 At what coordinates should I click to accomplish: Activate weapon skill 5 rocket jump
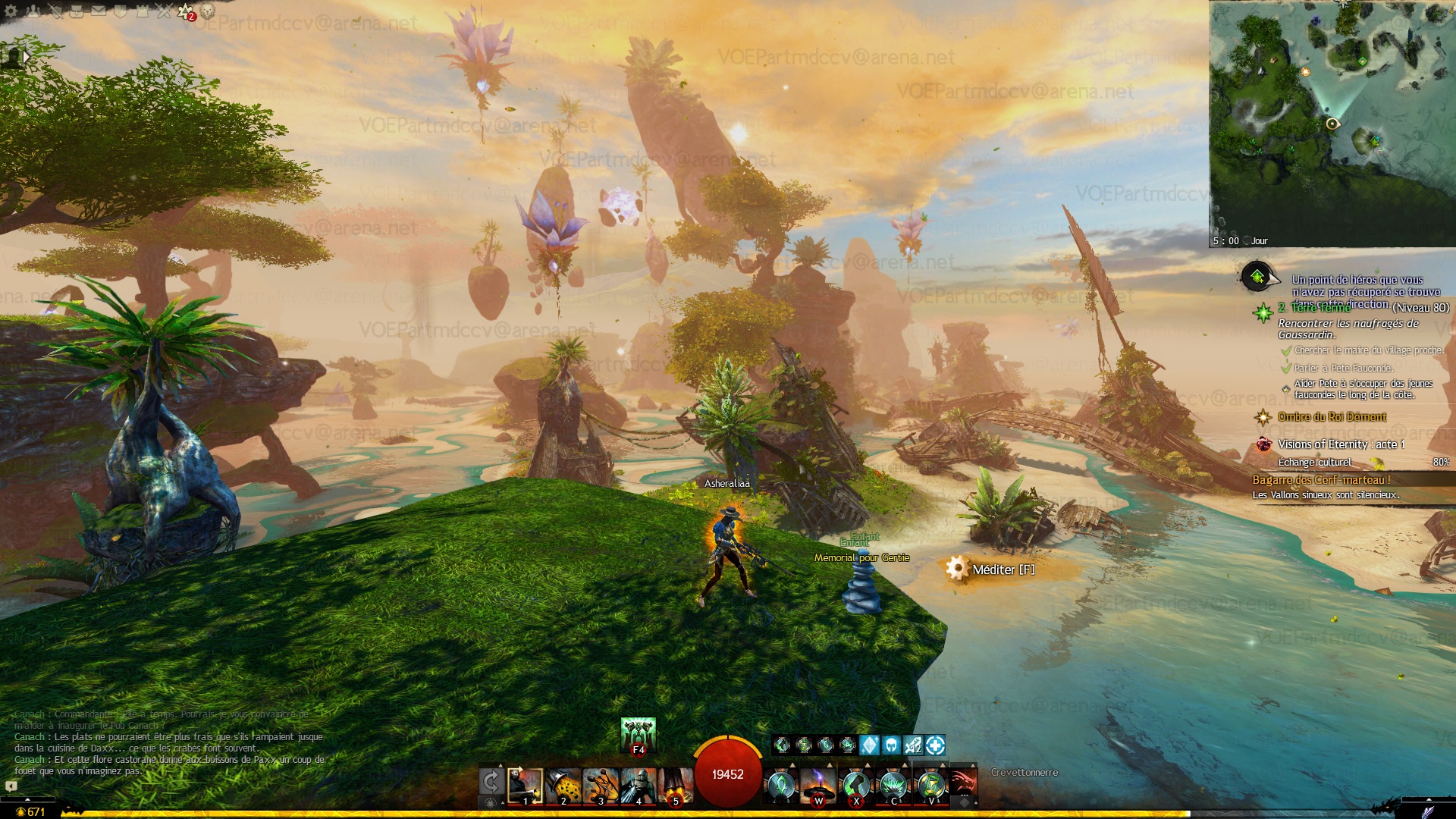tap(676, 786)
